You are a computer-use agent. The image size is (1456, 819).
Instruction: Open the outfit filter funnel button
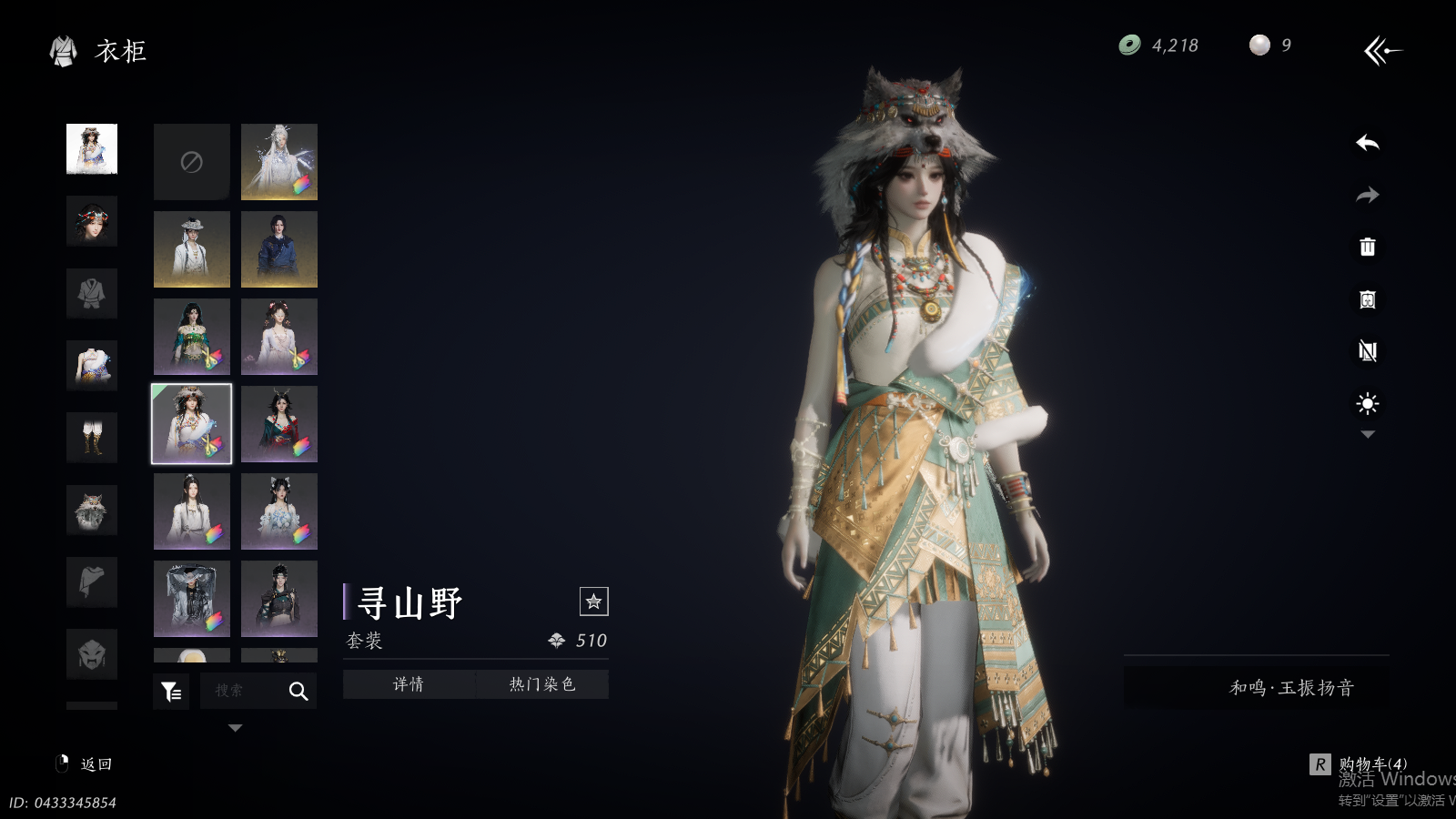tap(171, 692)
